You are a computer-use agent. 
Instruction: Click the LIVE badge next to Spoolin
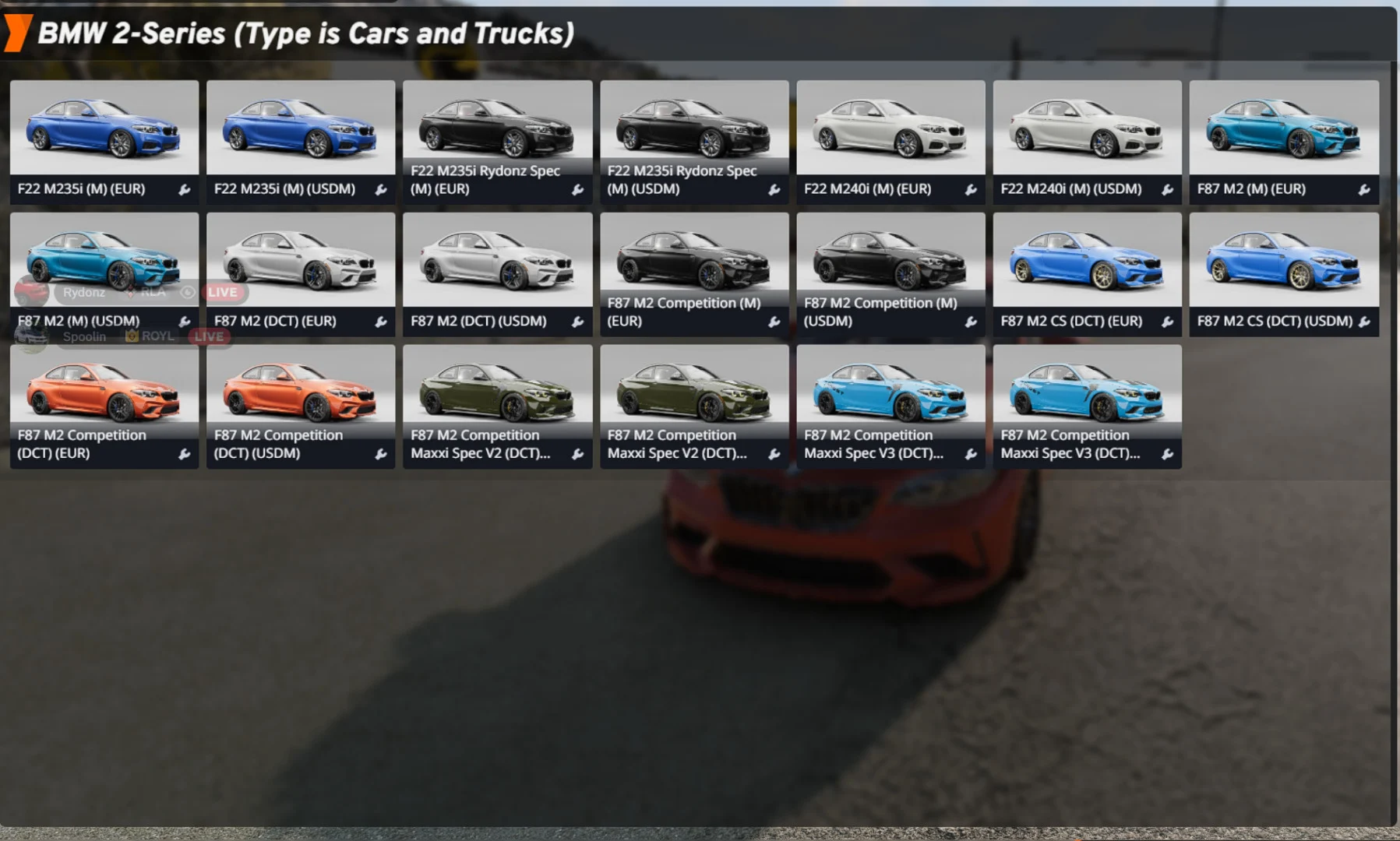coord(207,336)
